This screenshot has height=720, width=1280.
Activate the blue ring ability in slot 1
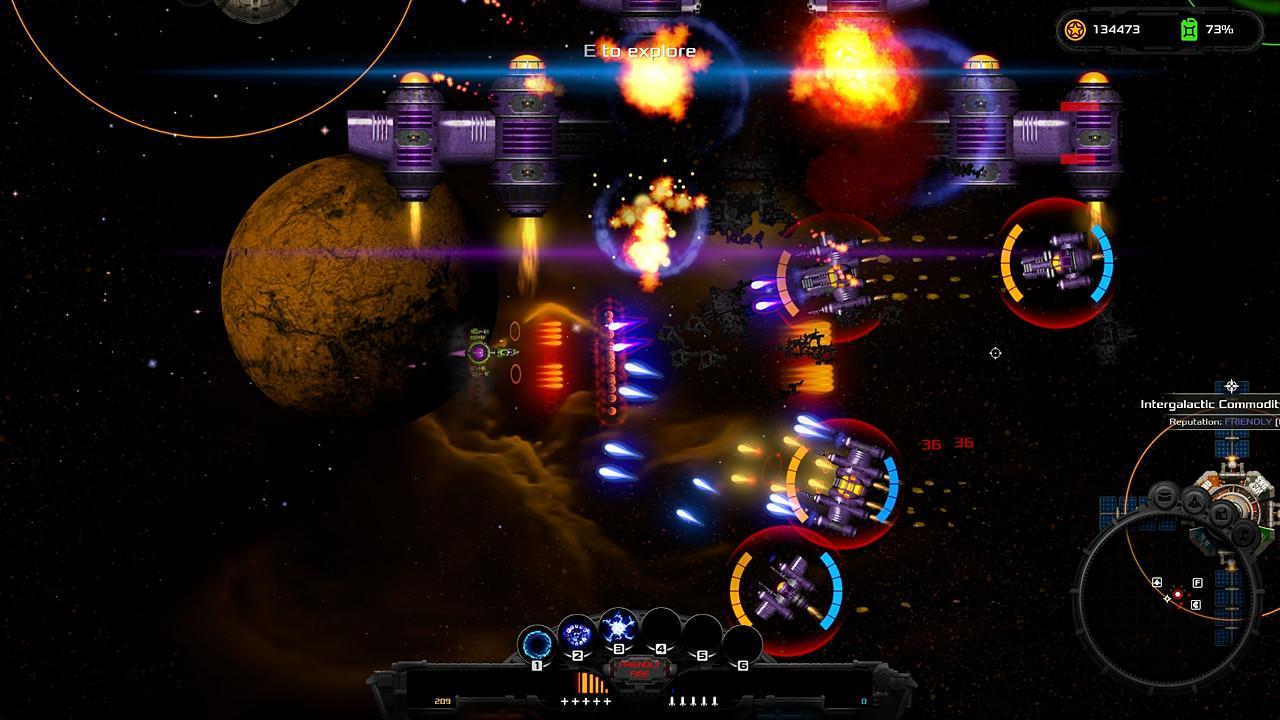(x=537, y=643)
